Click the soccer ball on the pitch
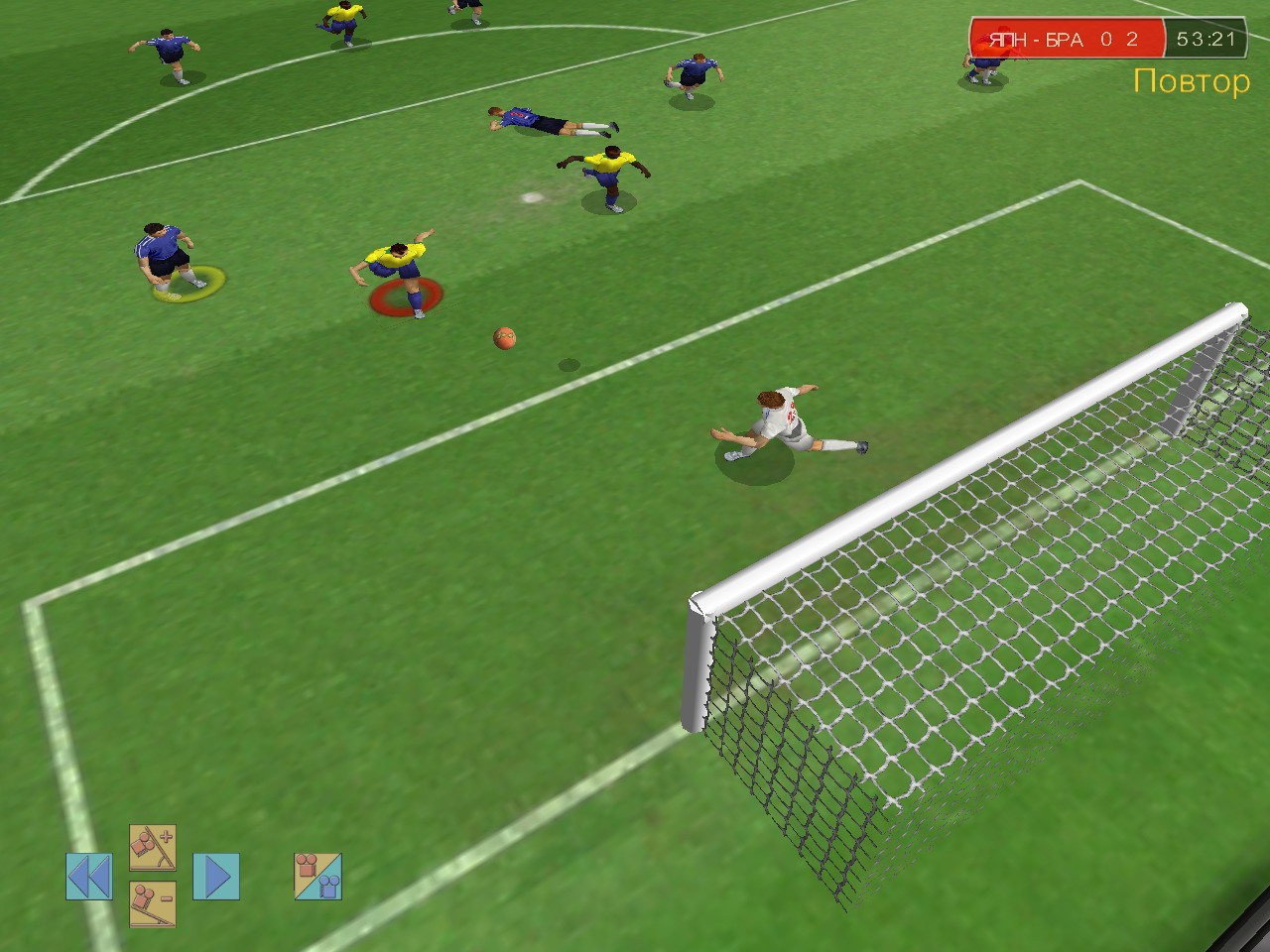 [505, 338]
